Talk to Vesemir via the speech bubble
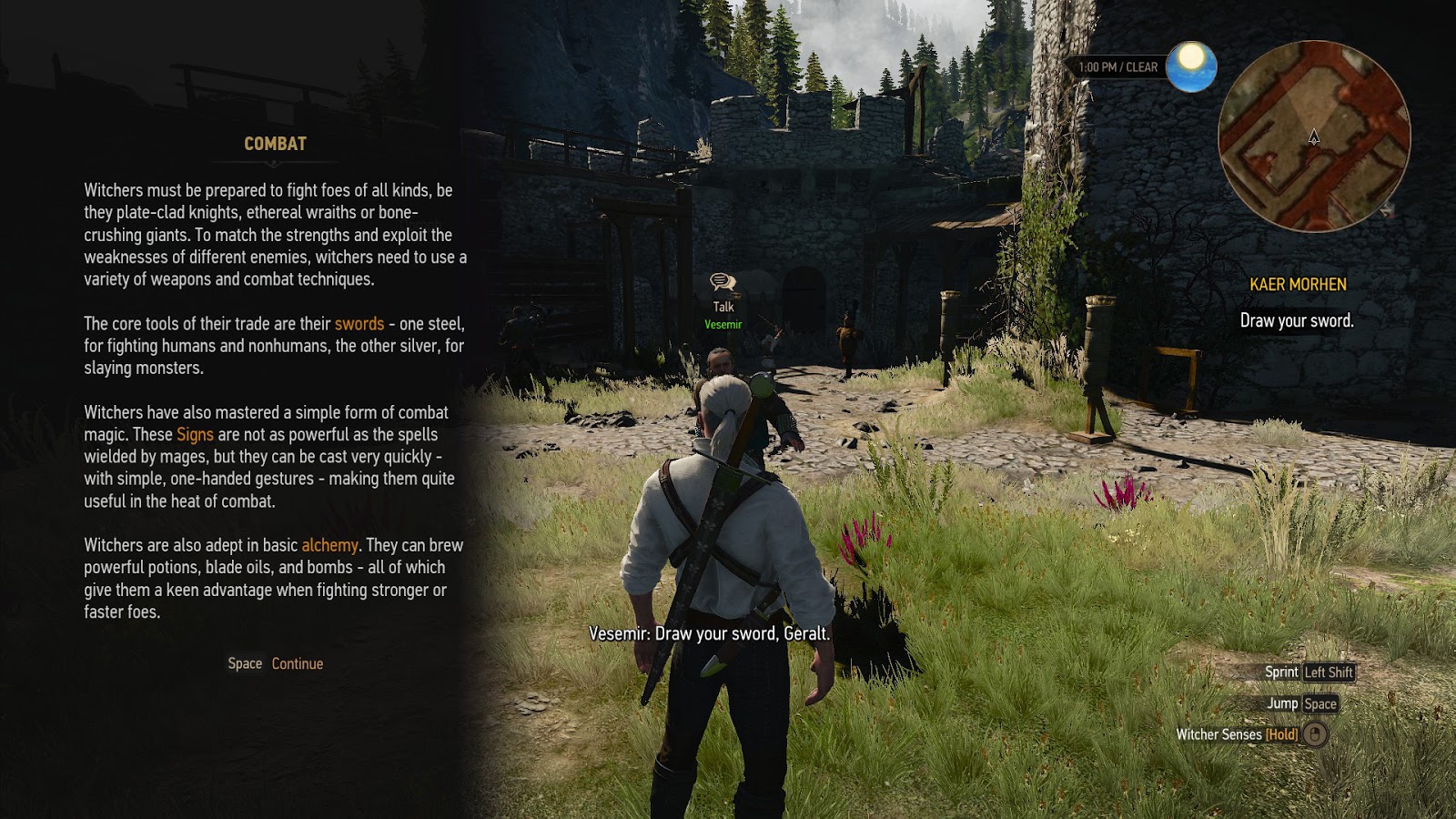The image size is (1456, 819). pyautogui.click(x=723, y=283)
